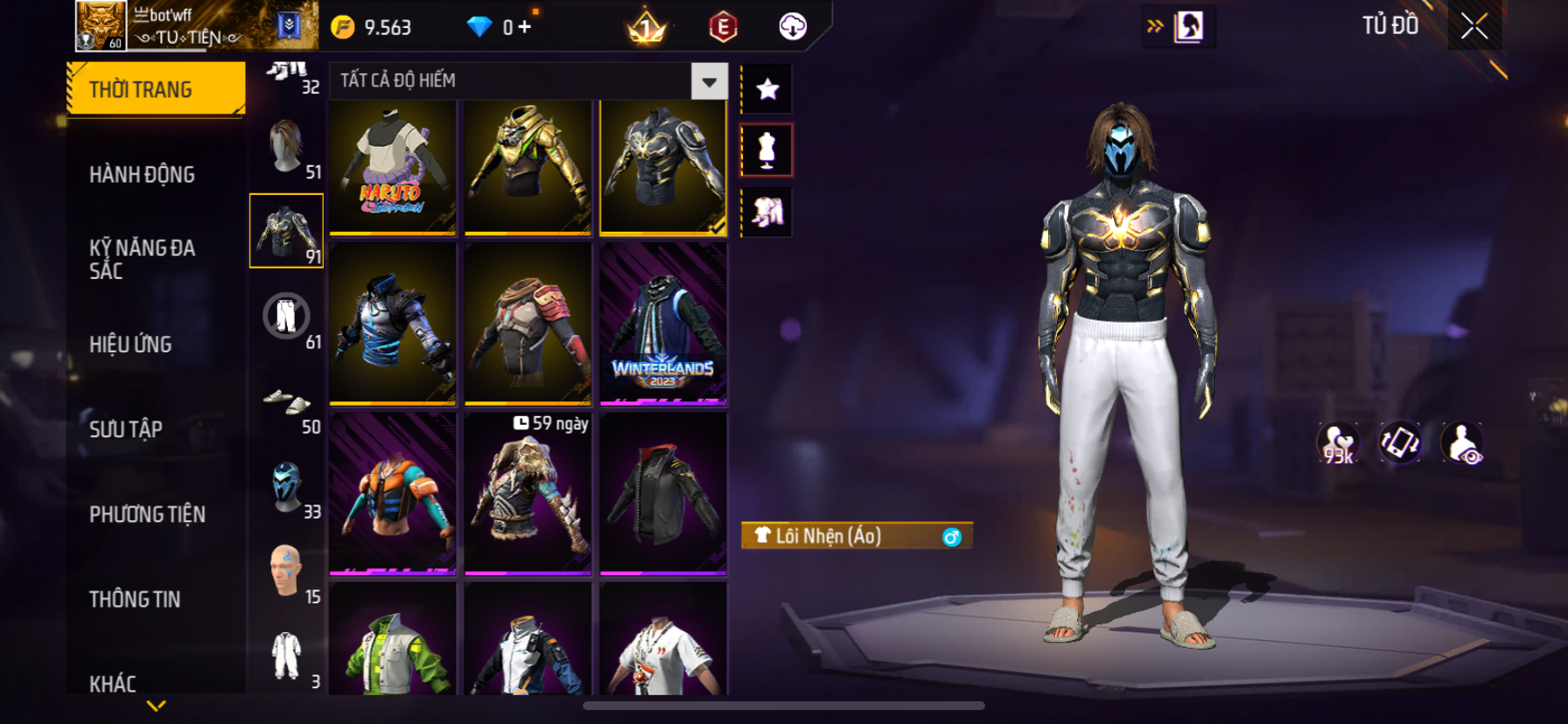Select the black red-collar jacket
1568x724 pixels.
coord(663,494)
